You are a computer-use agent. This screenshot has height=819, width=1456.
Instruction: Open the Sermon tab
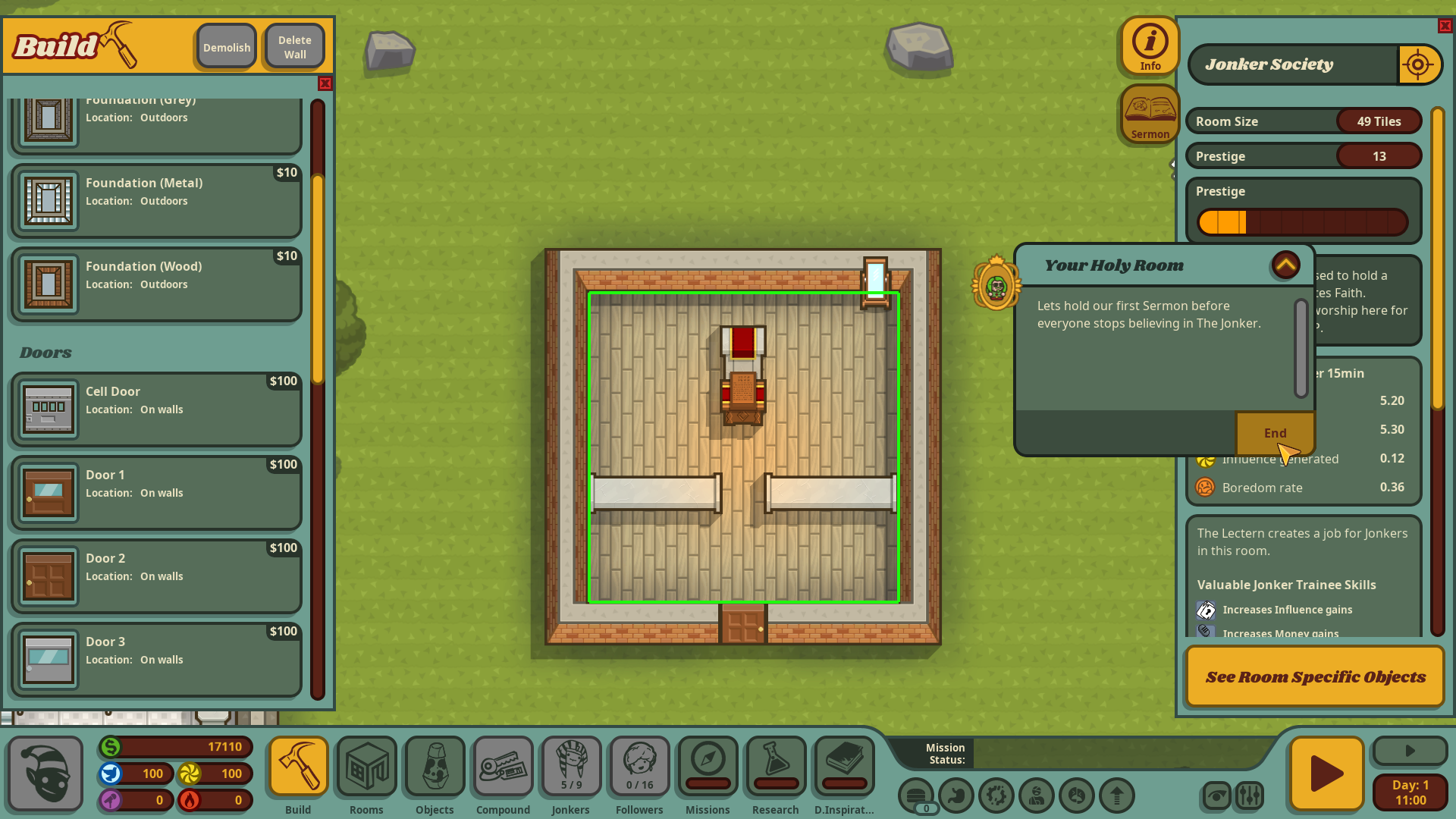click(x=1150, y=114)
